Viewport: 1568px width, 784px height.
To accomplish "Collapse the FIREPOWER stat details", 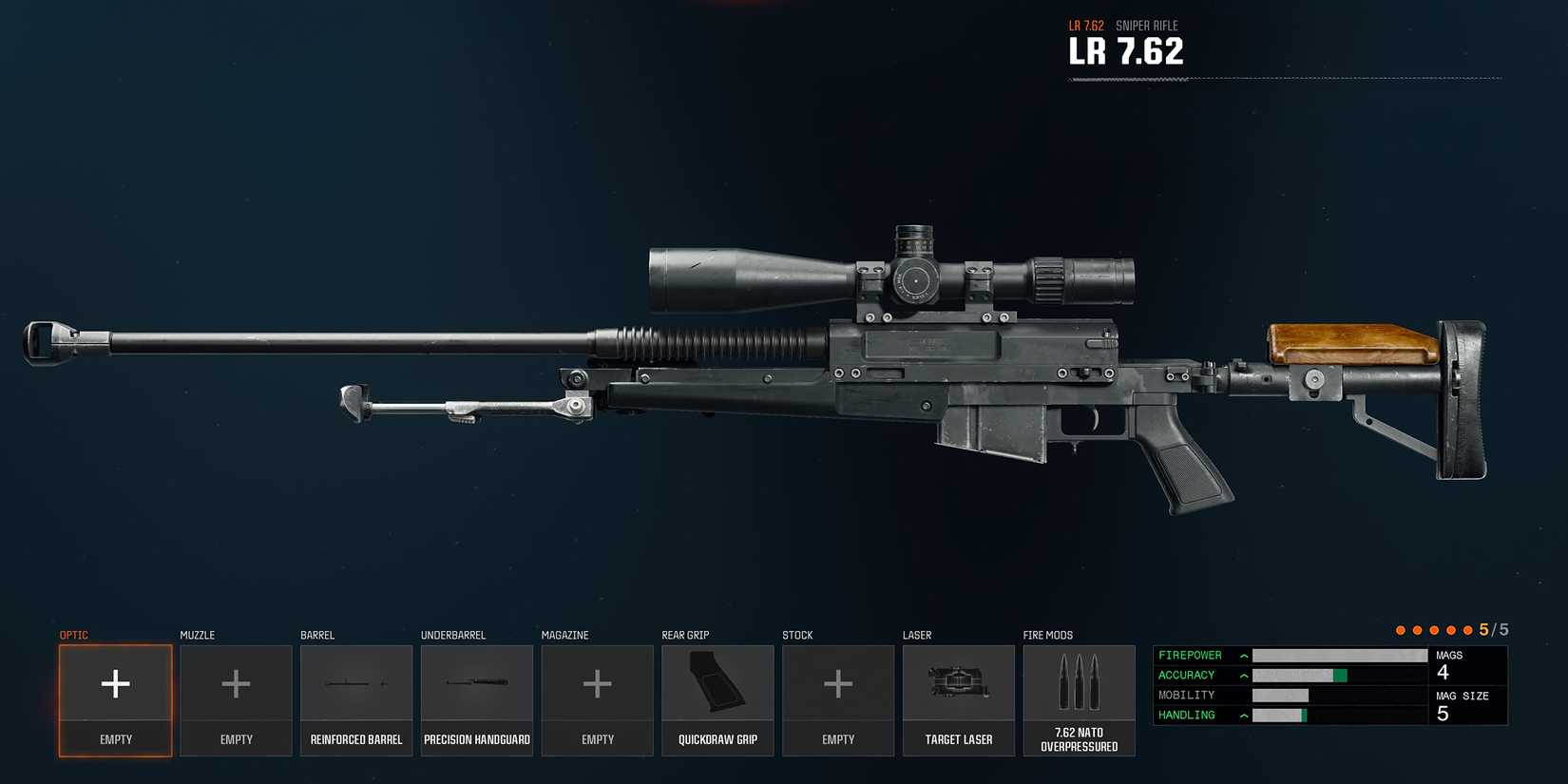I will [x=1243, y=655].
